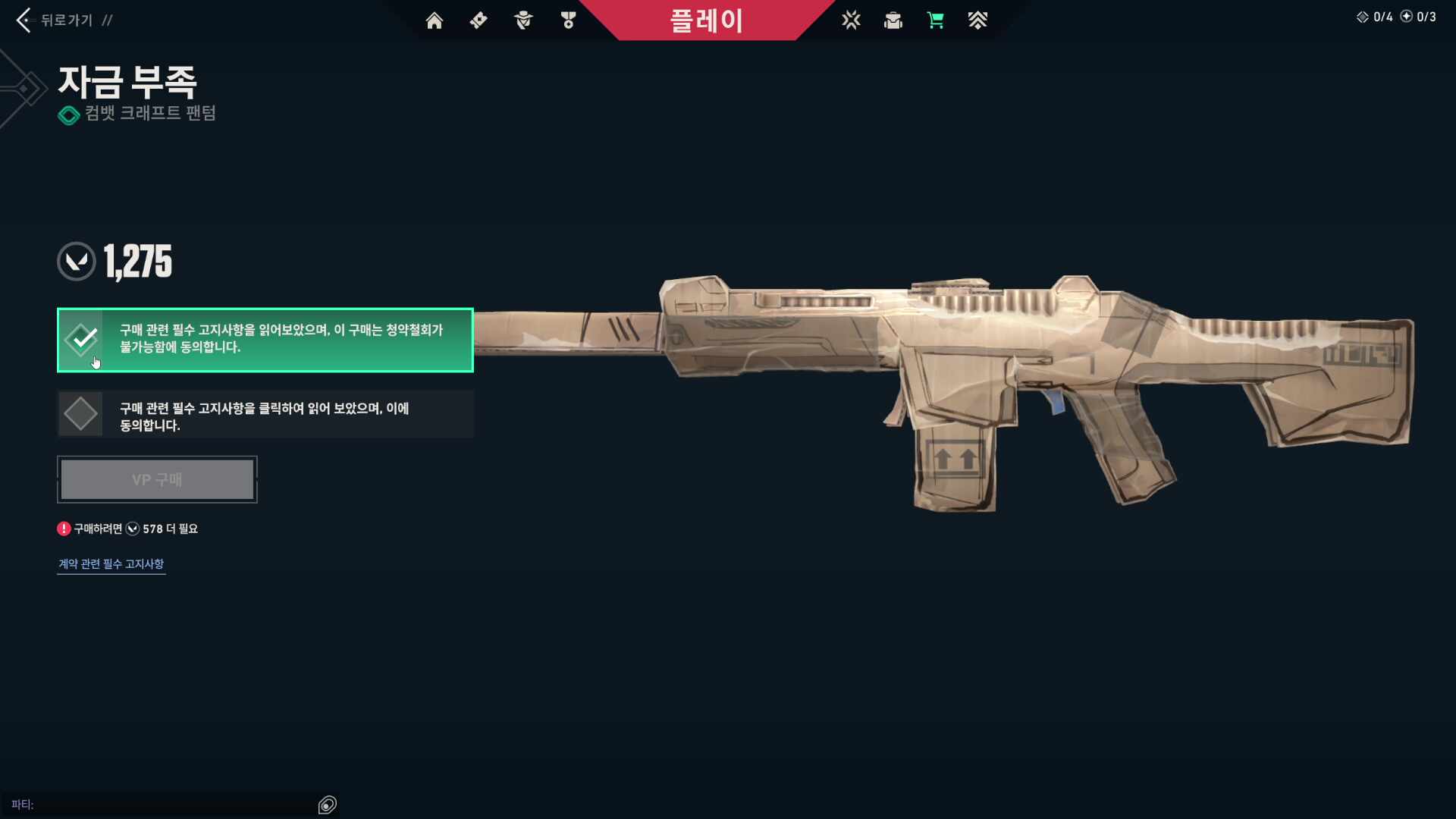Open the 계약 관련 필수 고지사항 link
Viewport: 1456px width, 819px height.
(111, 563)
